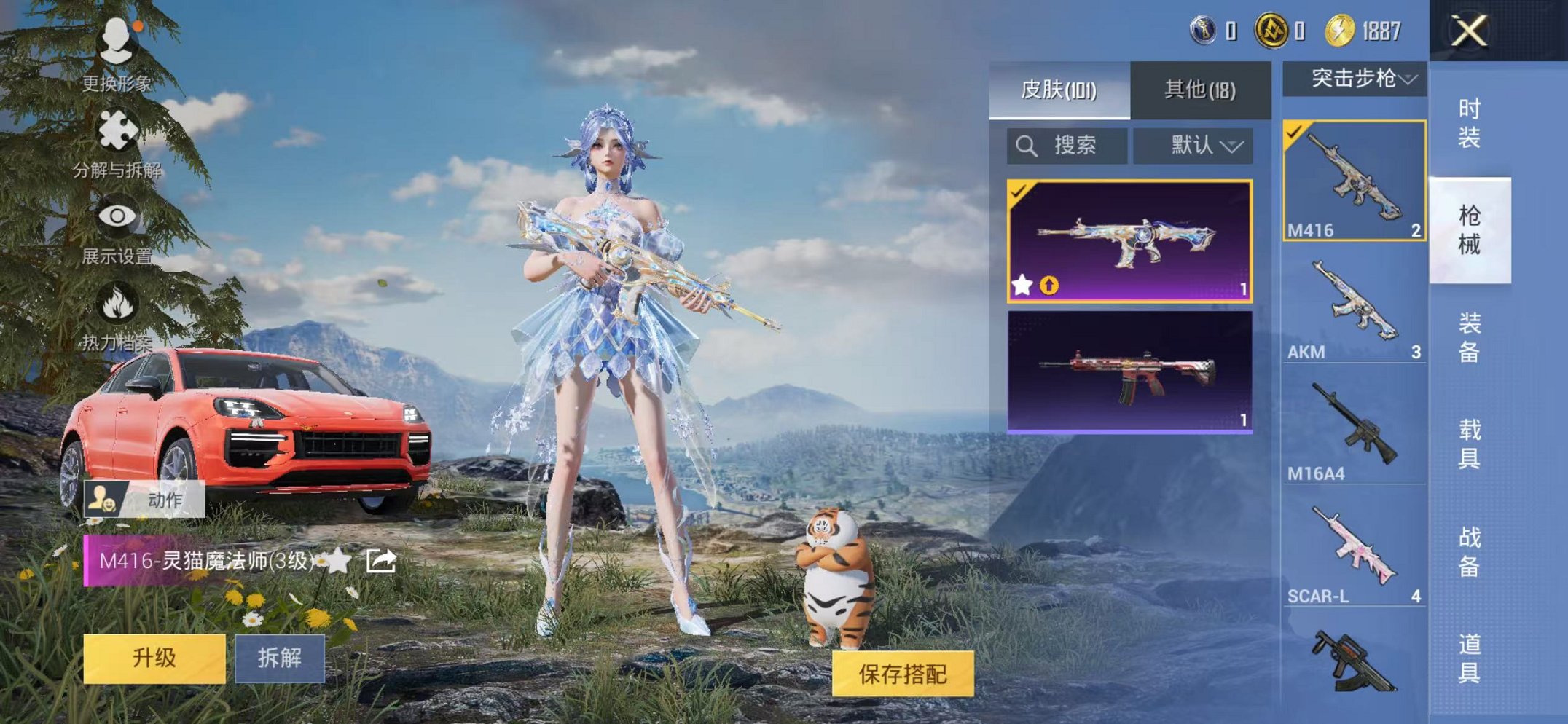Open the 默认 sort order dropdown
Image resolution: width=1568 pixels, height=724 pixels.
1195,145
